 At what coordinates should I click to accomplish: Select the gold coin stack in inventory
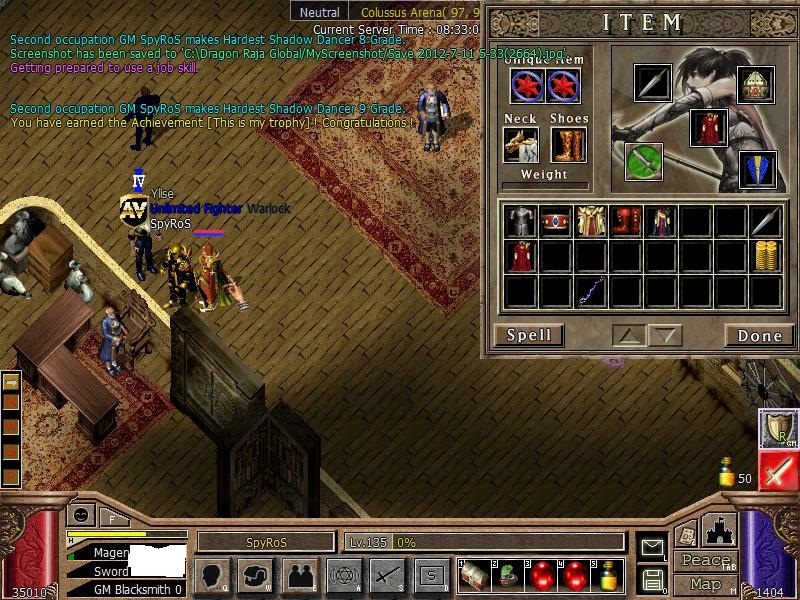[766, 255]
